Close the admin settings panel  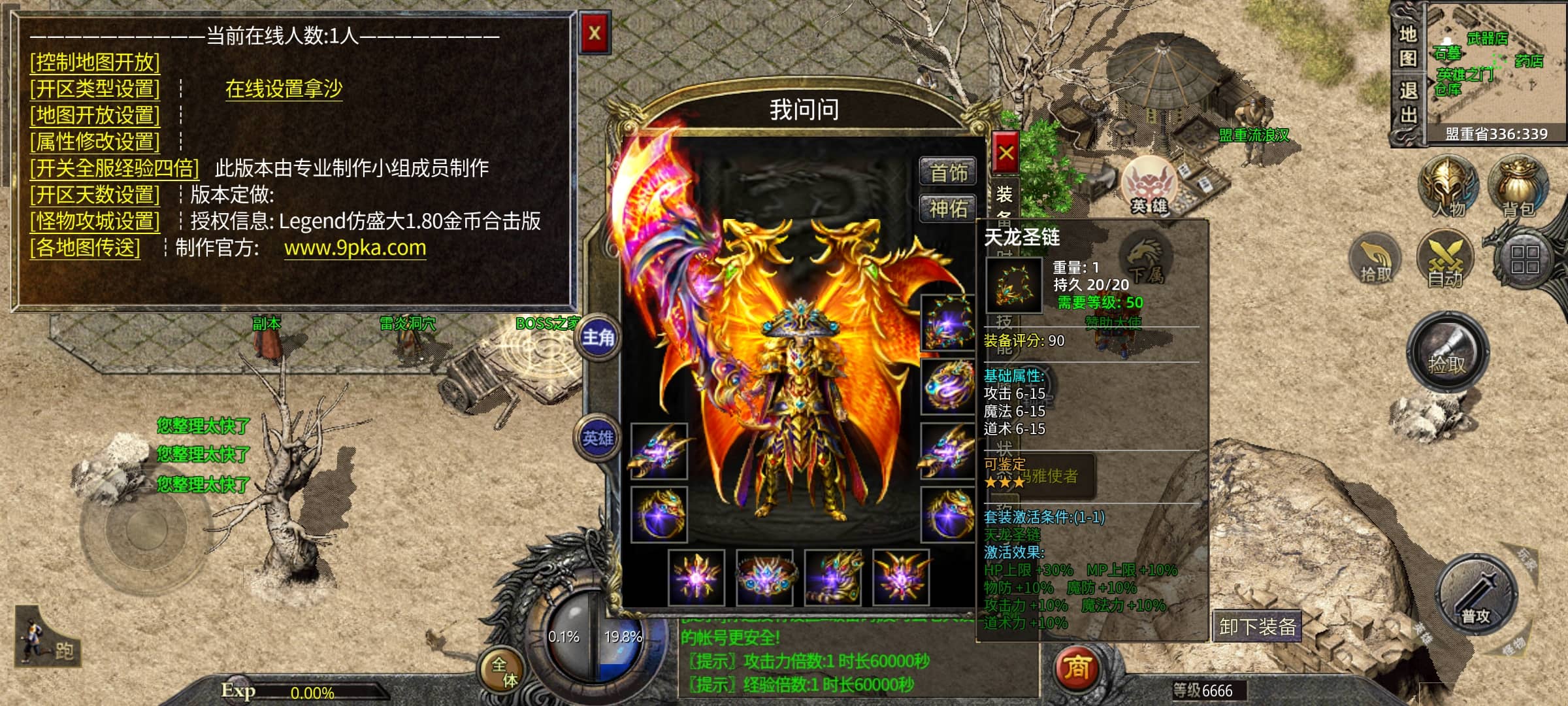595,33
